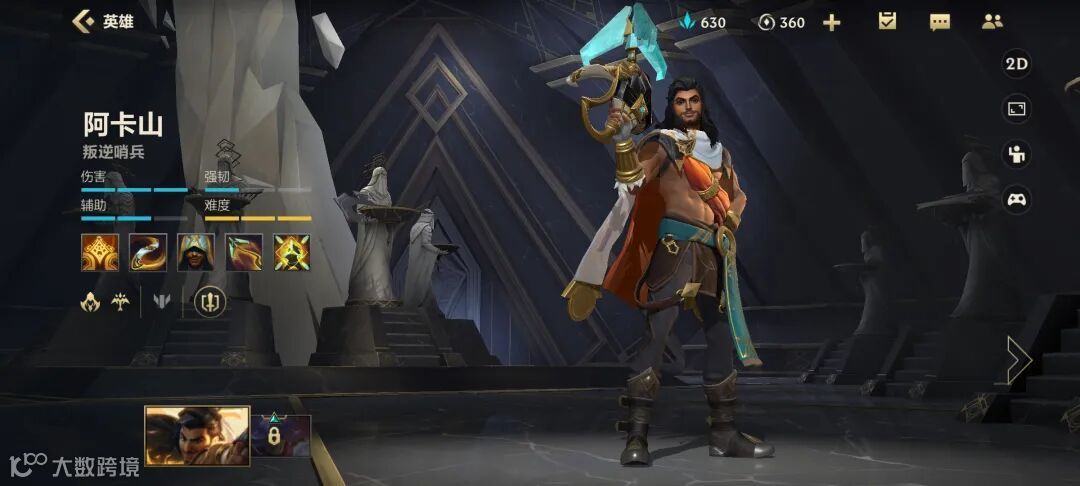Add currency with the plus button

point(831,22)
